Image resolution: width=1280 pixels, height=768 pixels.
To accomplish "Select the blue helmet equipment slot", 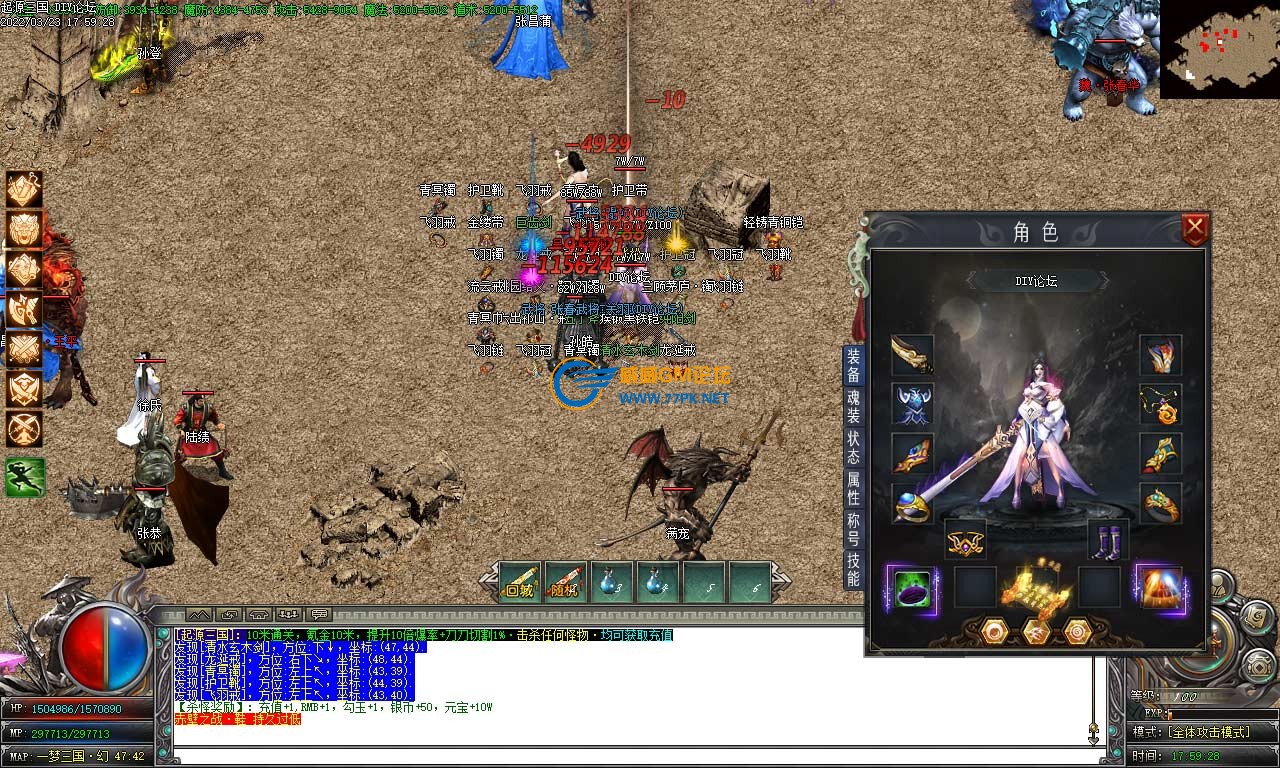I will point(912,404).
